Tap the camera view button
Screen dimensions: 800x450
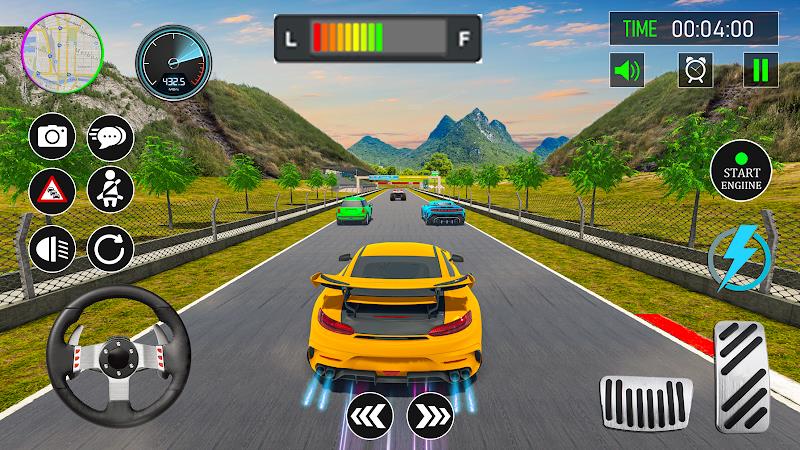50,136
